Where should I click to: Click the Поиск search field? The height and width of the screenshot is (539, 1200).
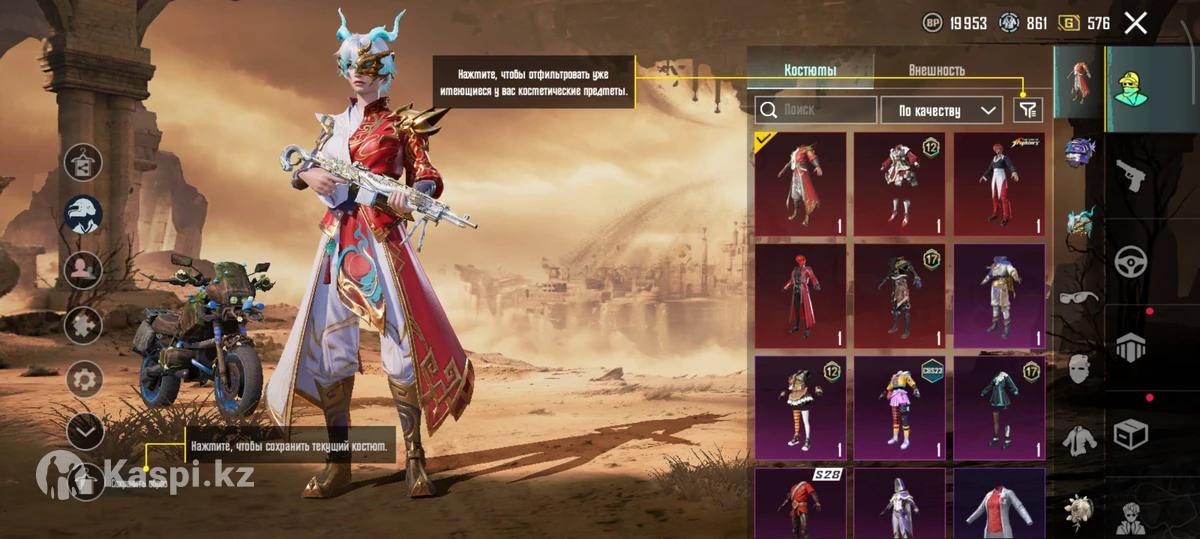(816, 110)
